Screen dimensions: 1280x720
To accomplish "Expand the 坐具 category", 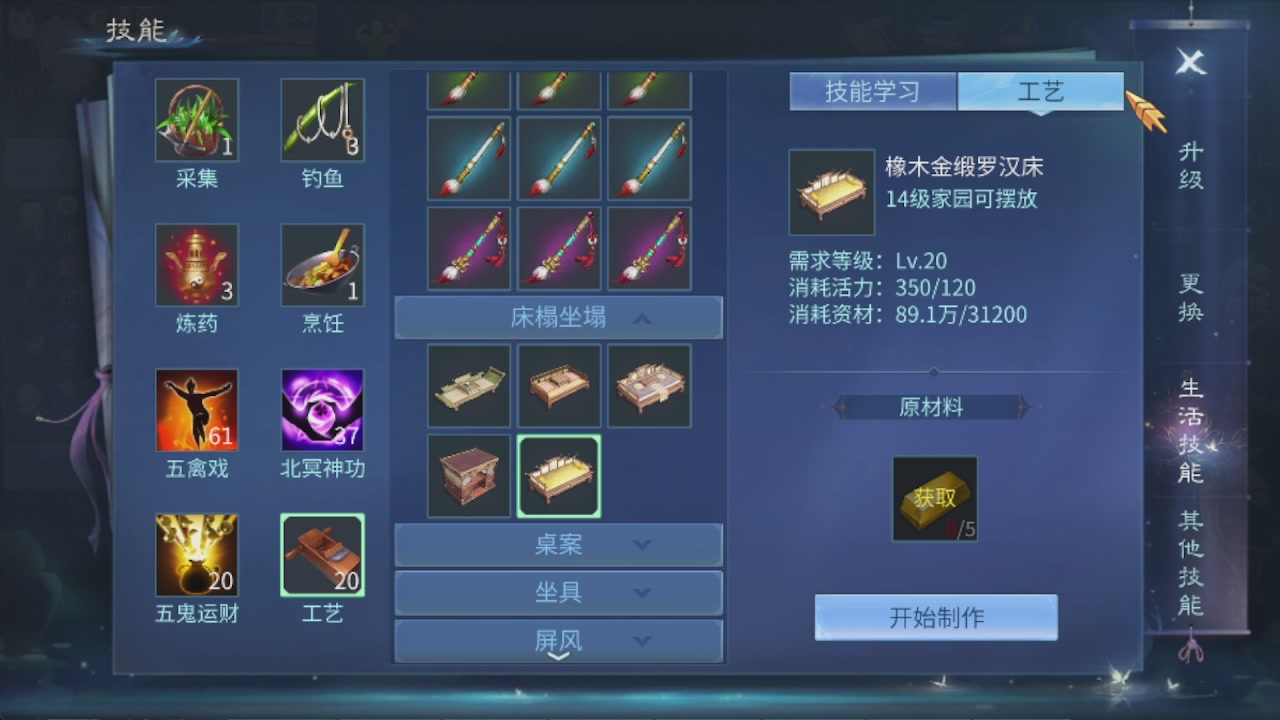I will click(558, 592).
